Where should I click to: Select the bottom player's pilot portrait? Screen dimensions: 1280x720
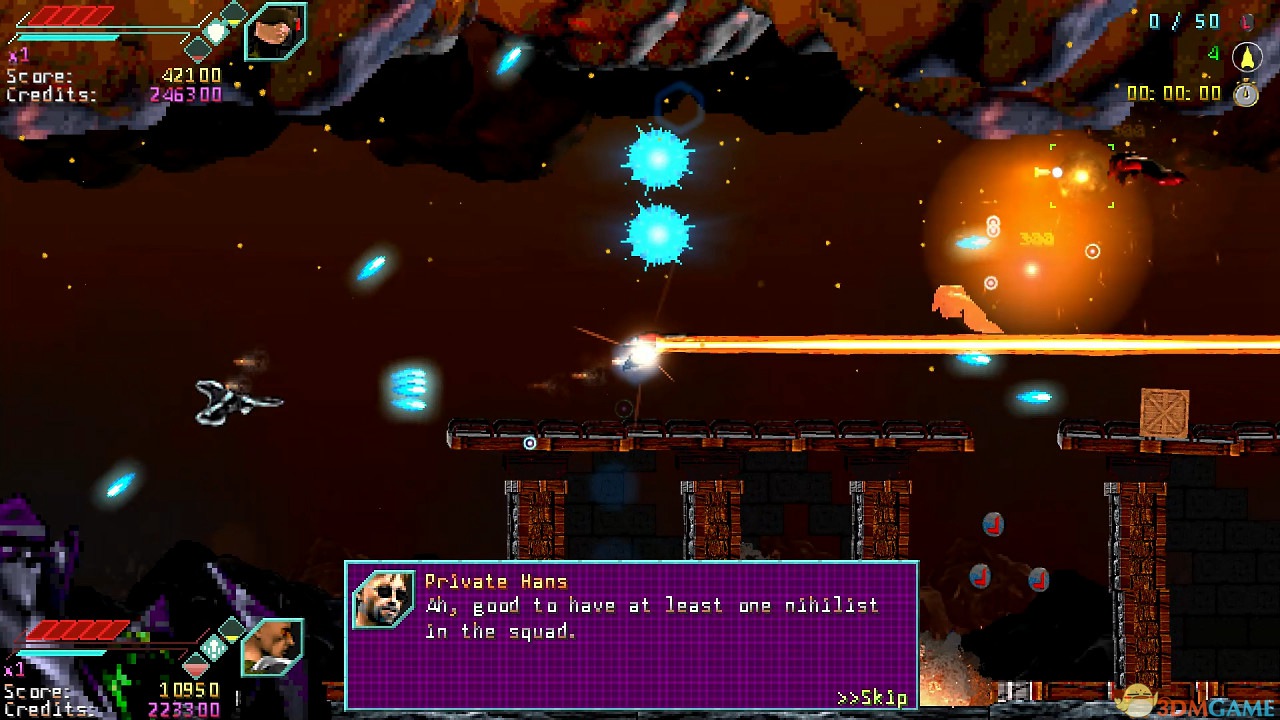[272, 647]
